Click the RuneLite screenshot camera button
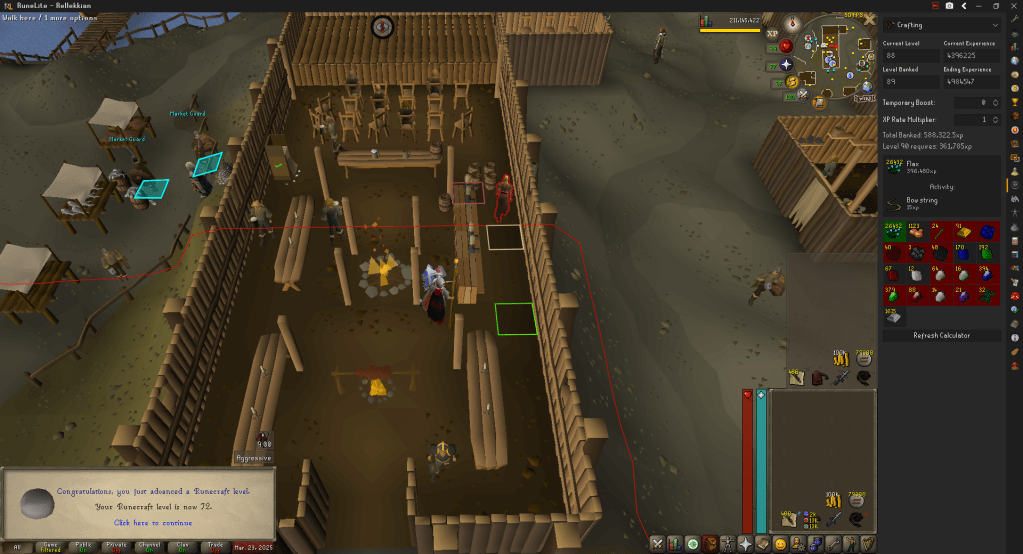Viewport: 1023px width, 554px height. (948, 5)
